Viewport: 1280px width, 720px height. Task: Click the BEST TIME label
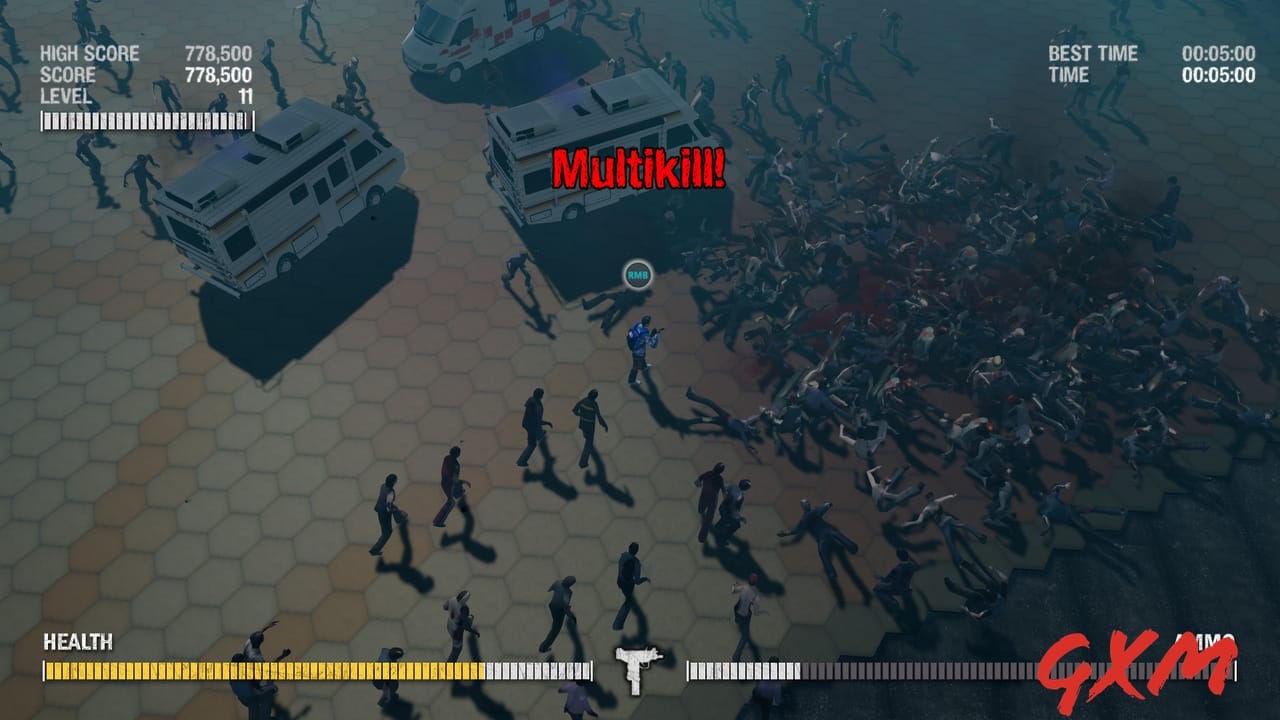1092,54
